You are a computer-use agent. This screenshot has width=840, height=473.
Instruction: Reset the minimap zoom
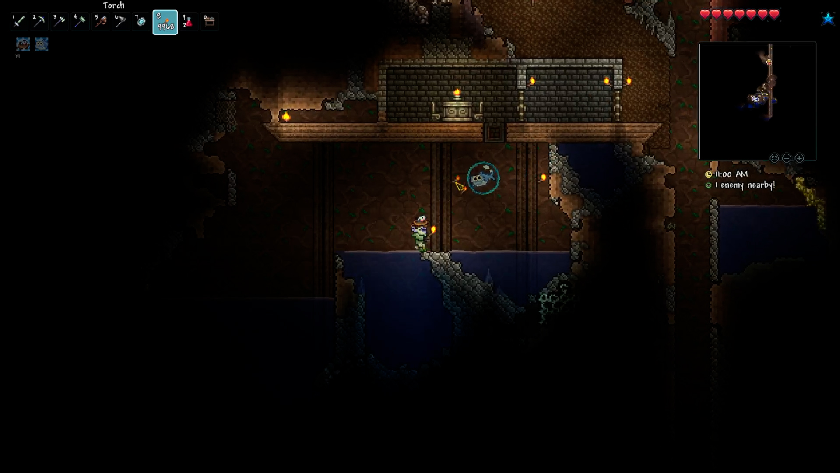pos(773,158)
